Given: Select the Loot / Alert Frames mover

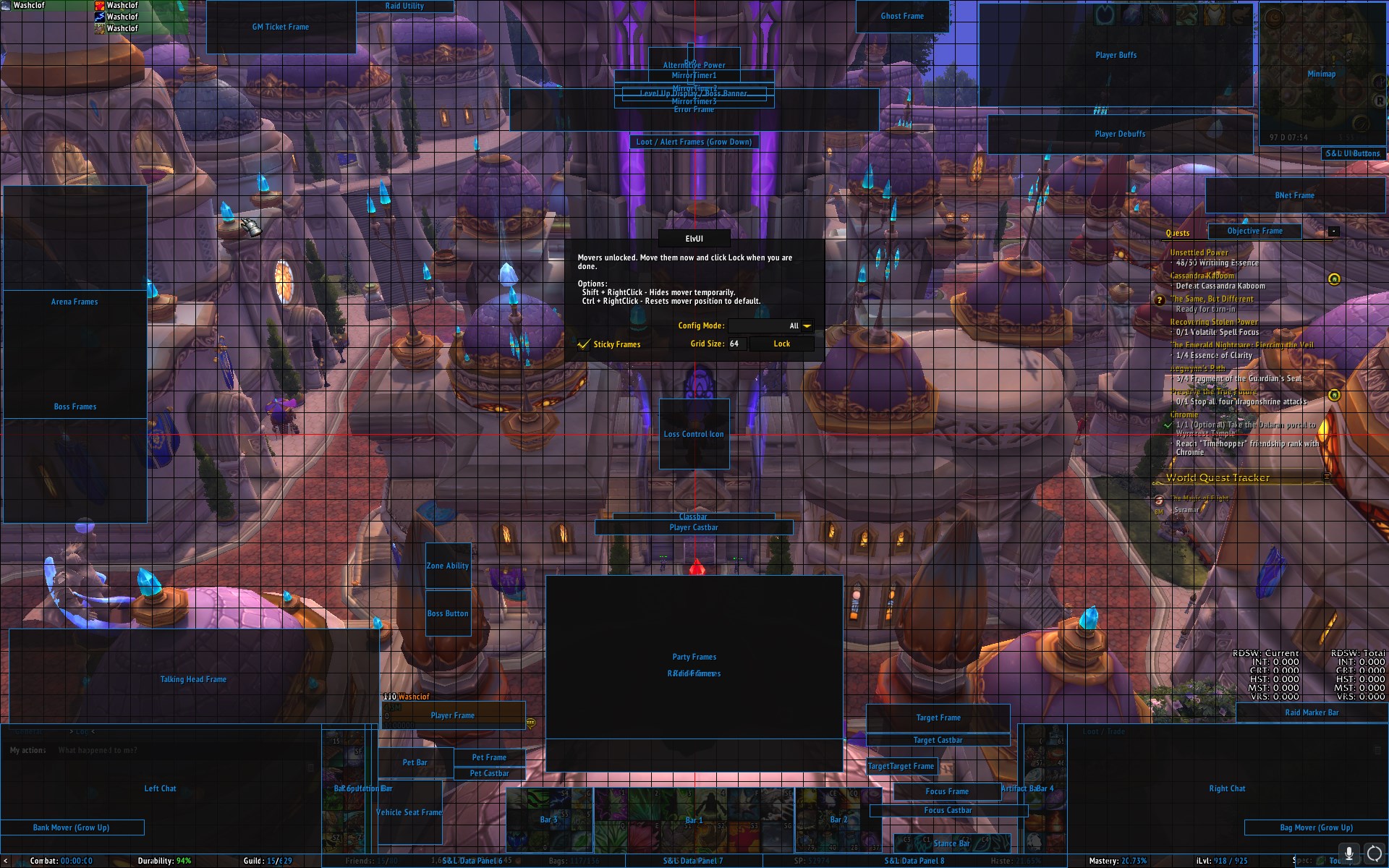Looking at the screenshot, I should [694, 142].
